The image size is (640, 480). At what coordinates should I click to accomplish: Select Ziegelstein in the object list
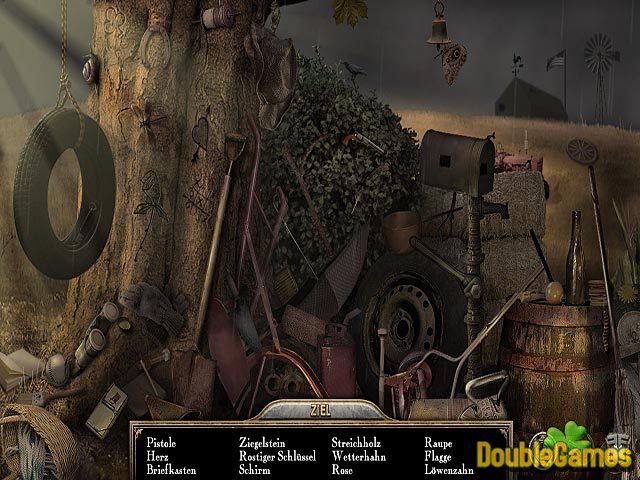(x=262, y=440)
